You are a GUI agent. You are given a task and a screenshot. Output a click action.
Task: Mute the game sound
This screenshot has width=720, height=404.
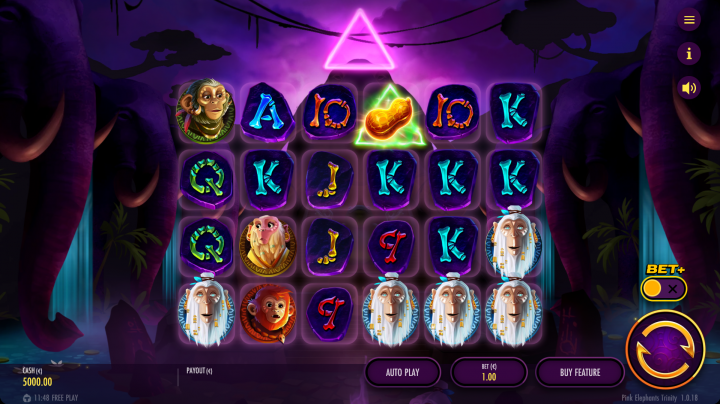688,87
